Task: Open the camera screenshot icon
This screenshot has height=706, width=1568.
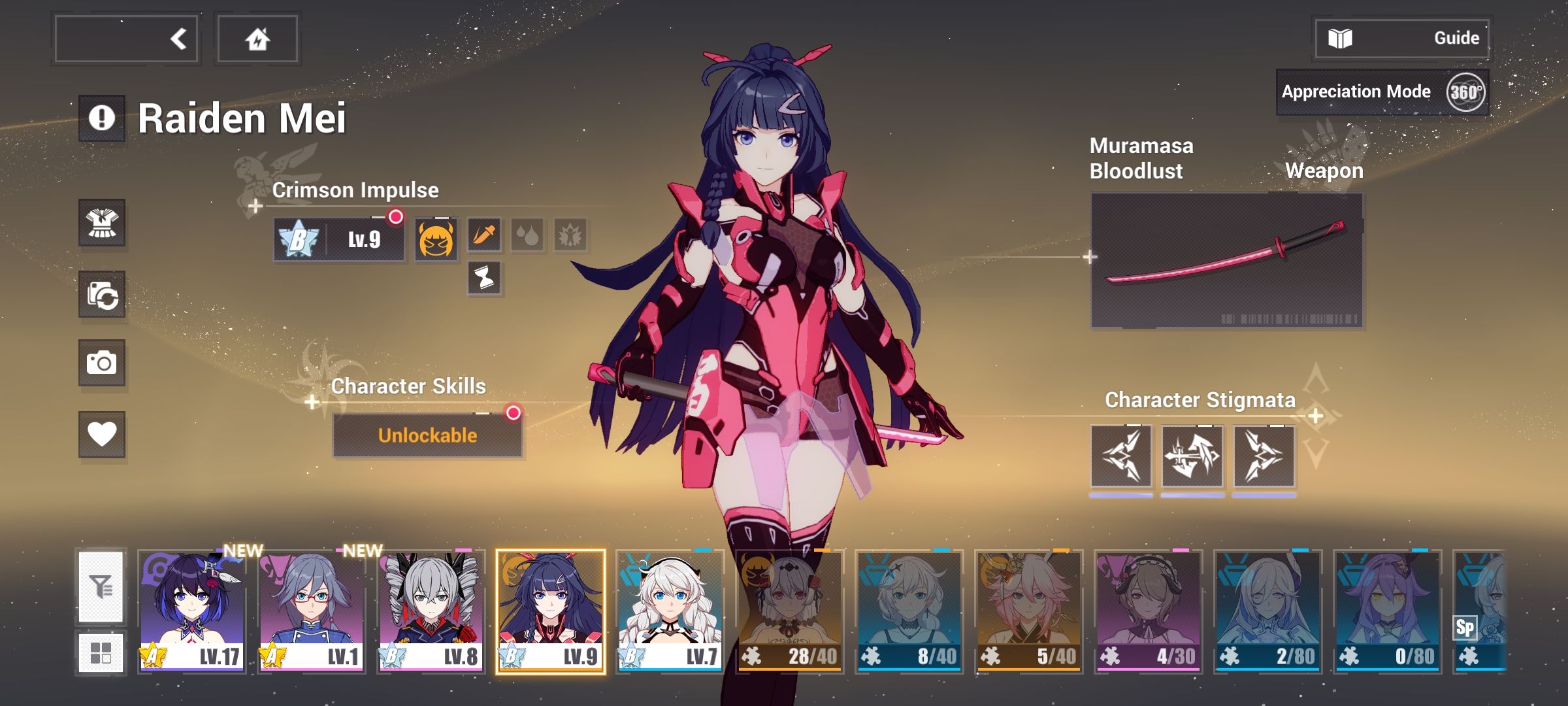Action: [103, 364]
